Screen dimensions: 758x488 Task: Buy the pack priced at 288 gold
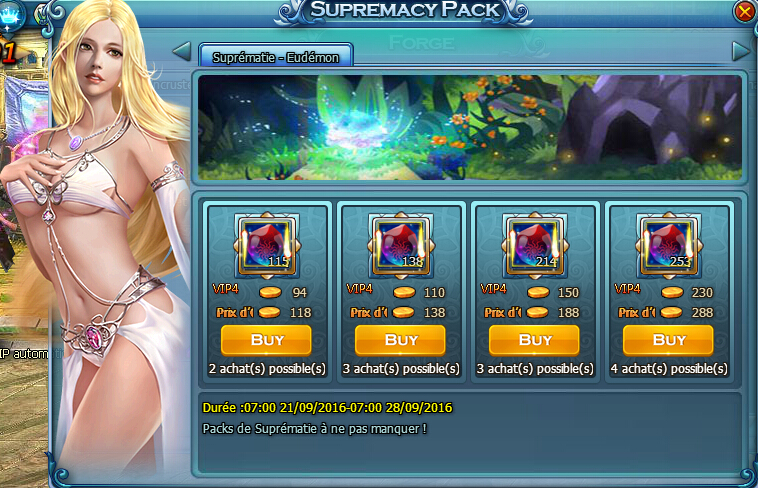click(x=668, y=340)
